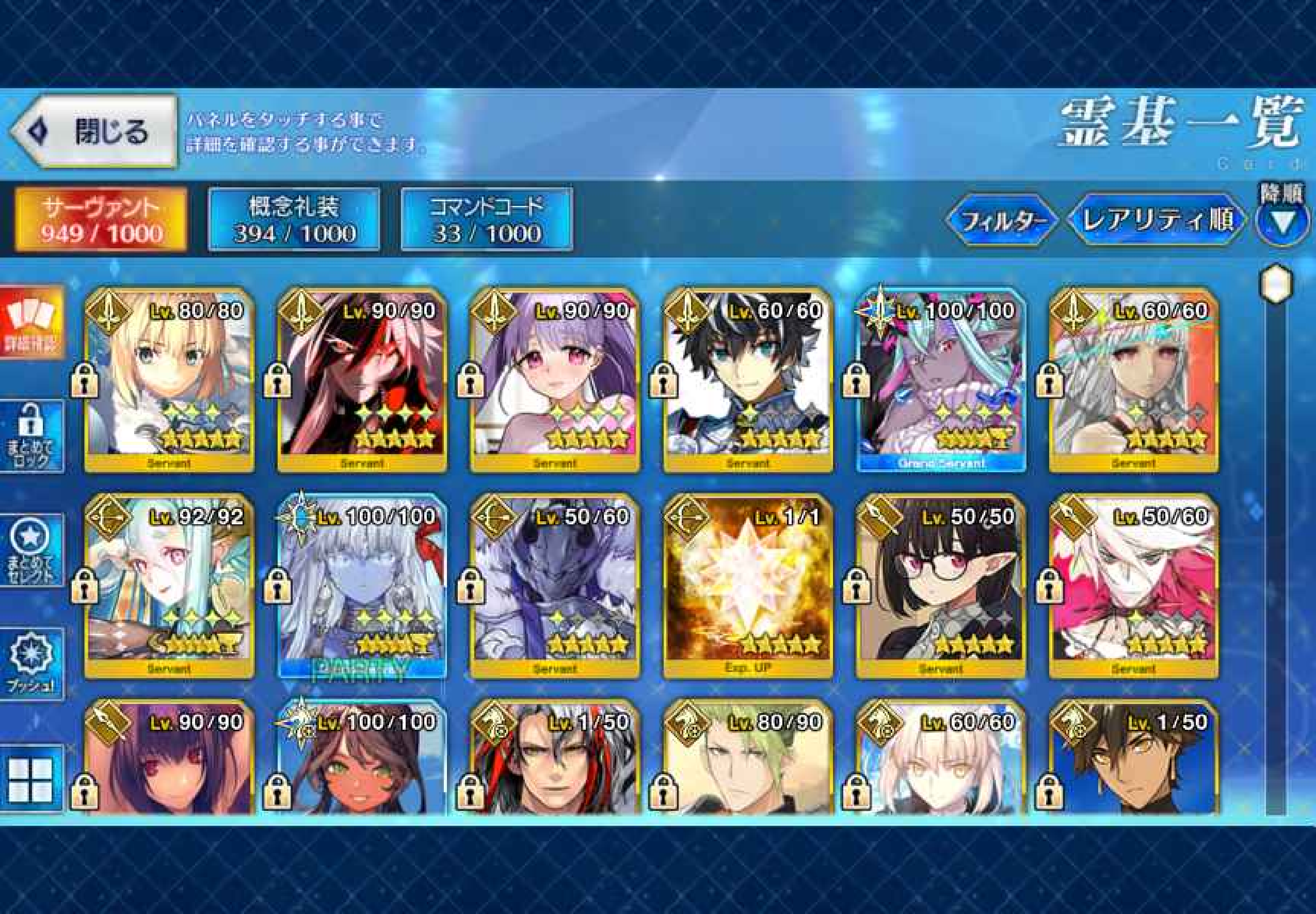The height and width of the screenshot is (914, 1316).
Task: Close the spirit origin list
Action: [x=94, y=132]
